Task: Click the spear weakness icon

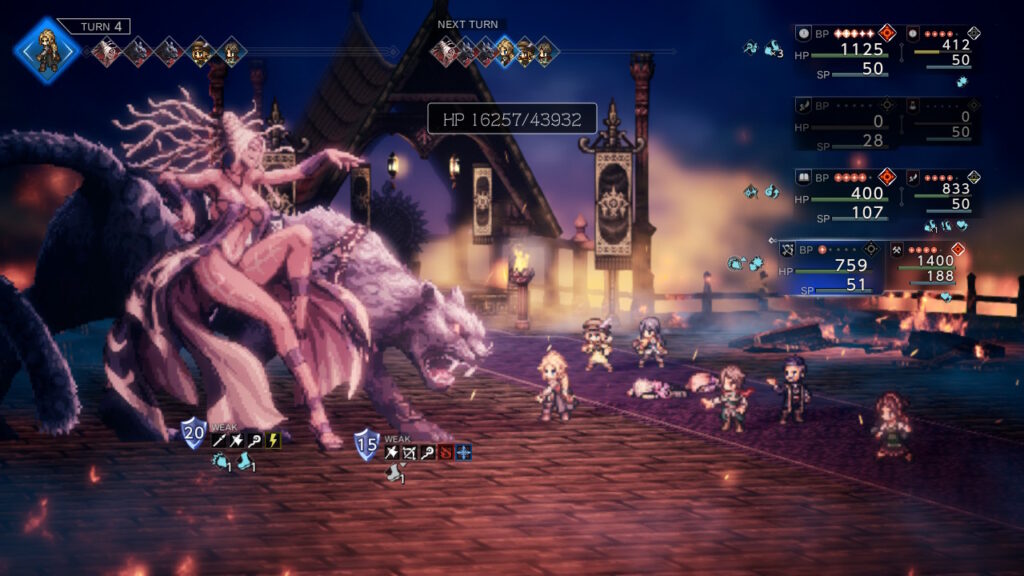Action: tap(219, 440)
